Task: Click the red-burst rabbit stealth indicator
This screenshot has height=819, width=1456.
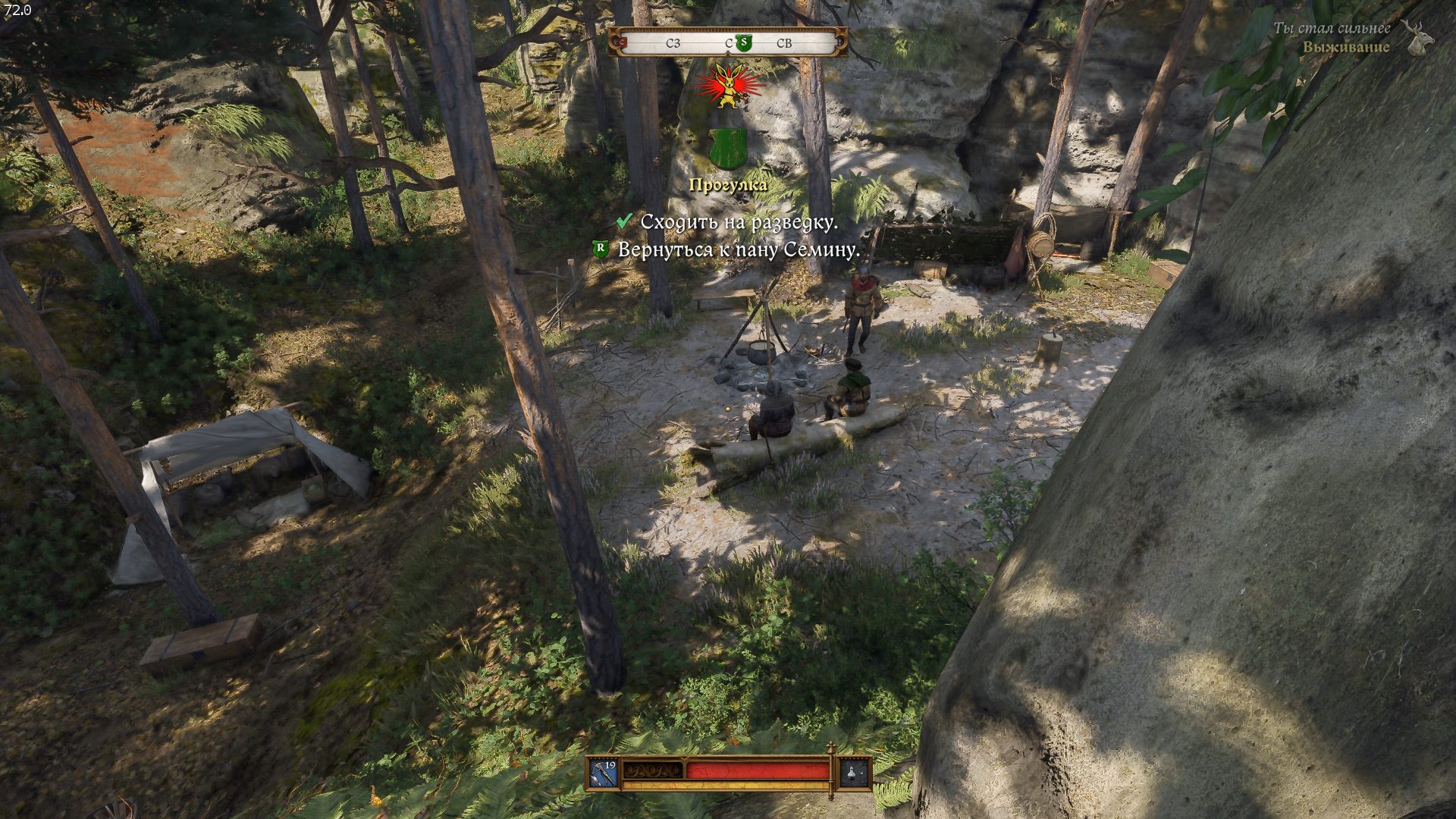Action: tap(728, 86)
